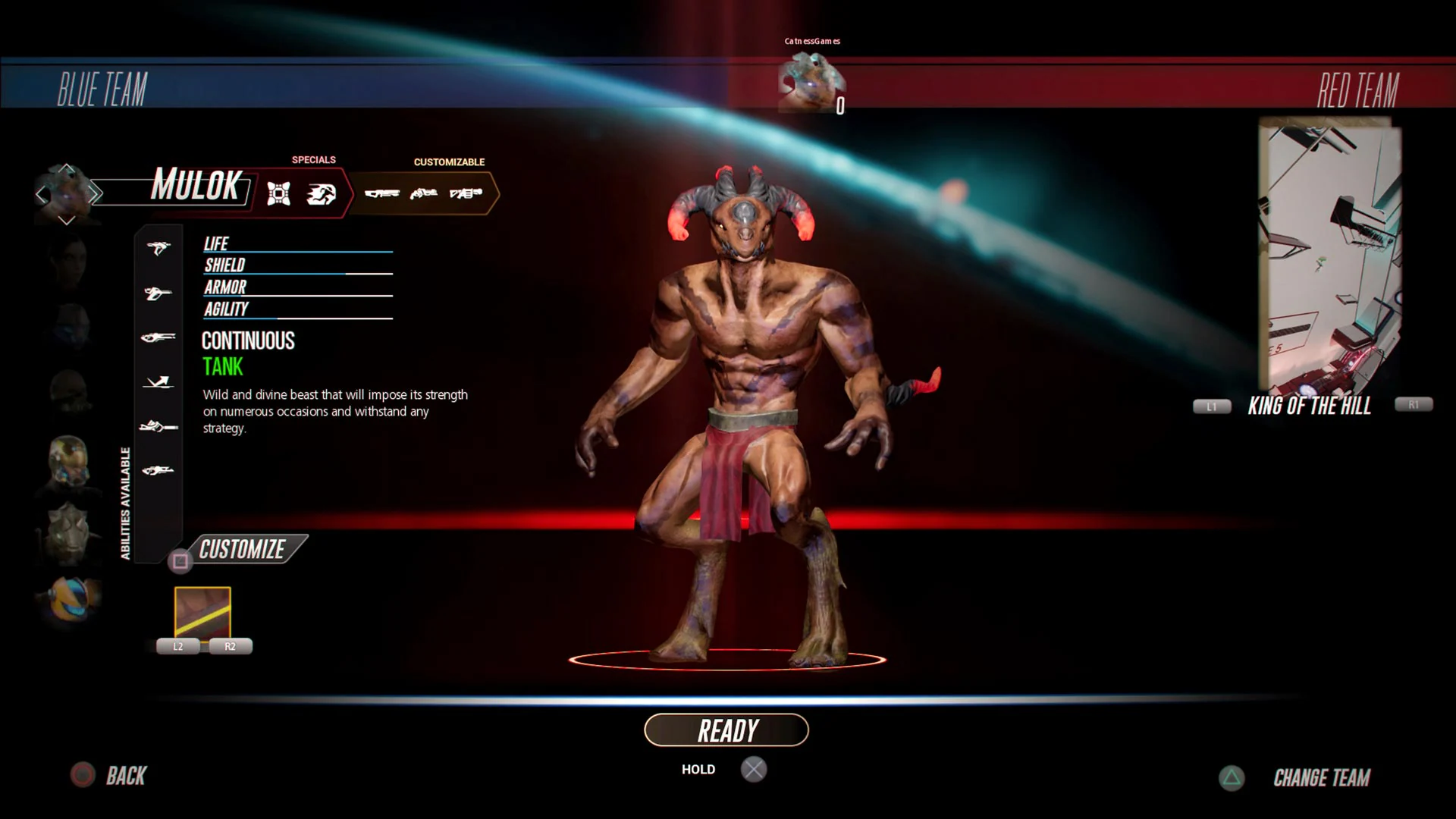This screenshot has height=819, width=1456.
Task: Open the Customize screen
Action: (241, 548)
